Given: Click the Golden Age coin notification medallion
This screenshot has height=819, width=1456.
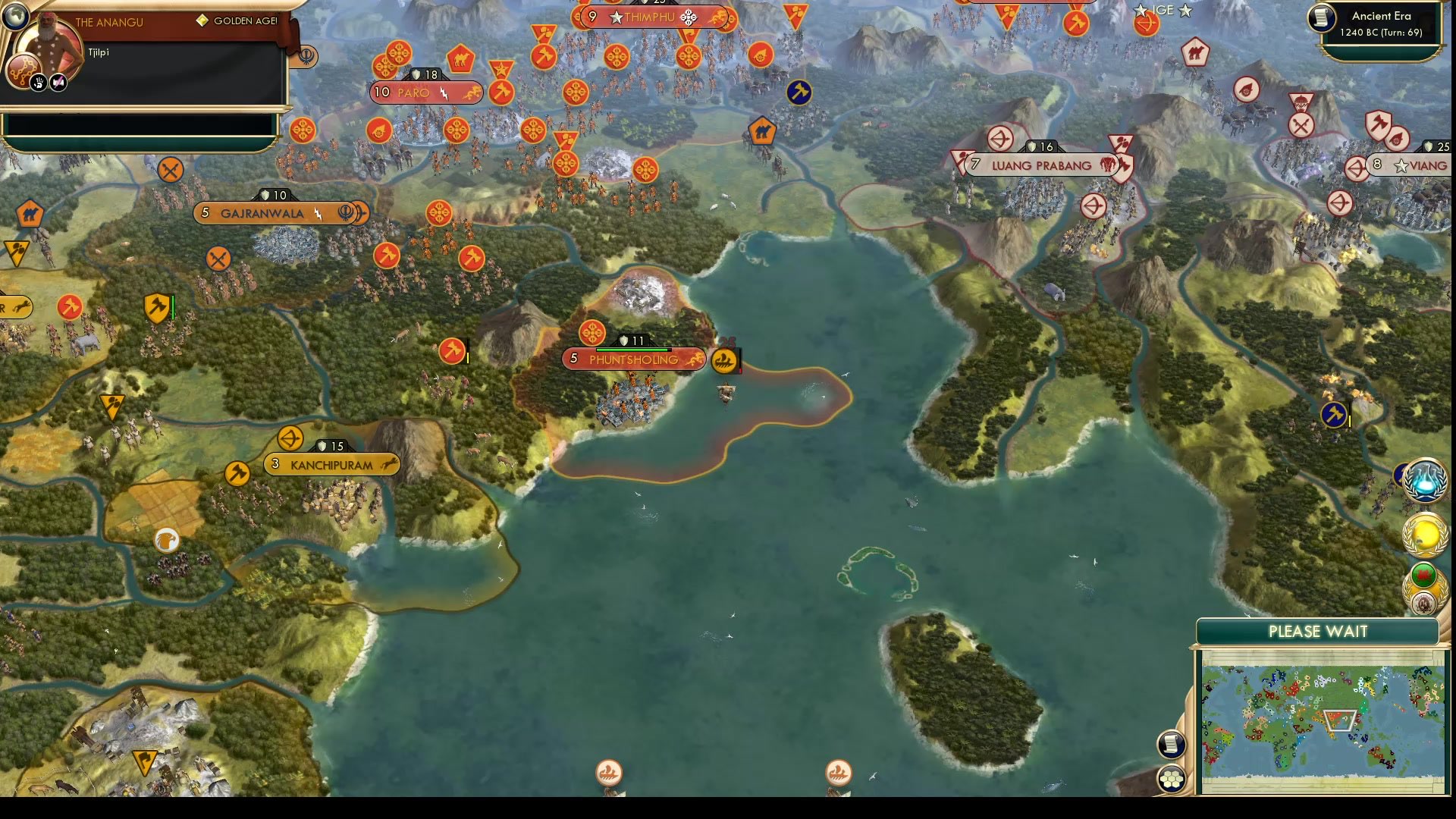Looking at the screenshot, I should [x=1424, y=534].
